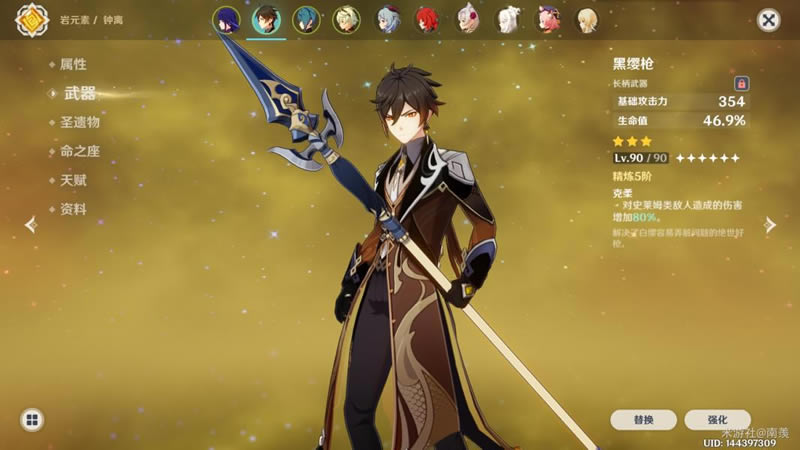The width and height of the screenshot is (800, 450).
Task: Open the 圣遗物 artifacts section
Action: (79, 122)
